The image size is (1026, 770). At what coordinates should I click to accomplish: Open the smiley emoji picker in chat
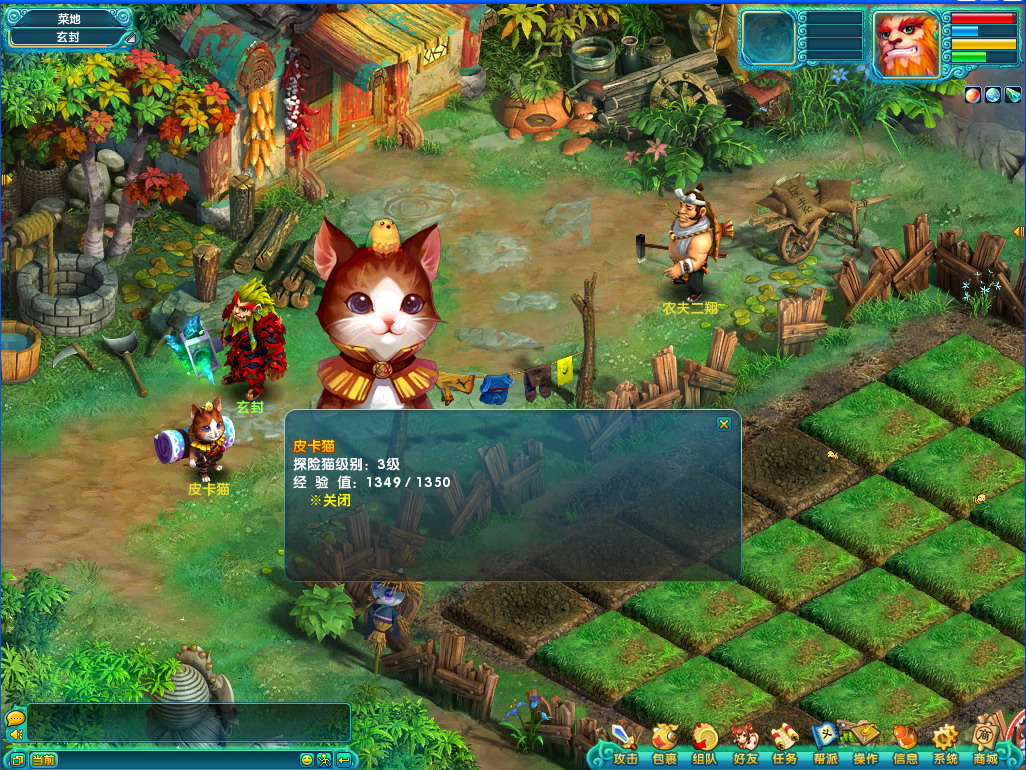307,760
